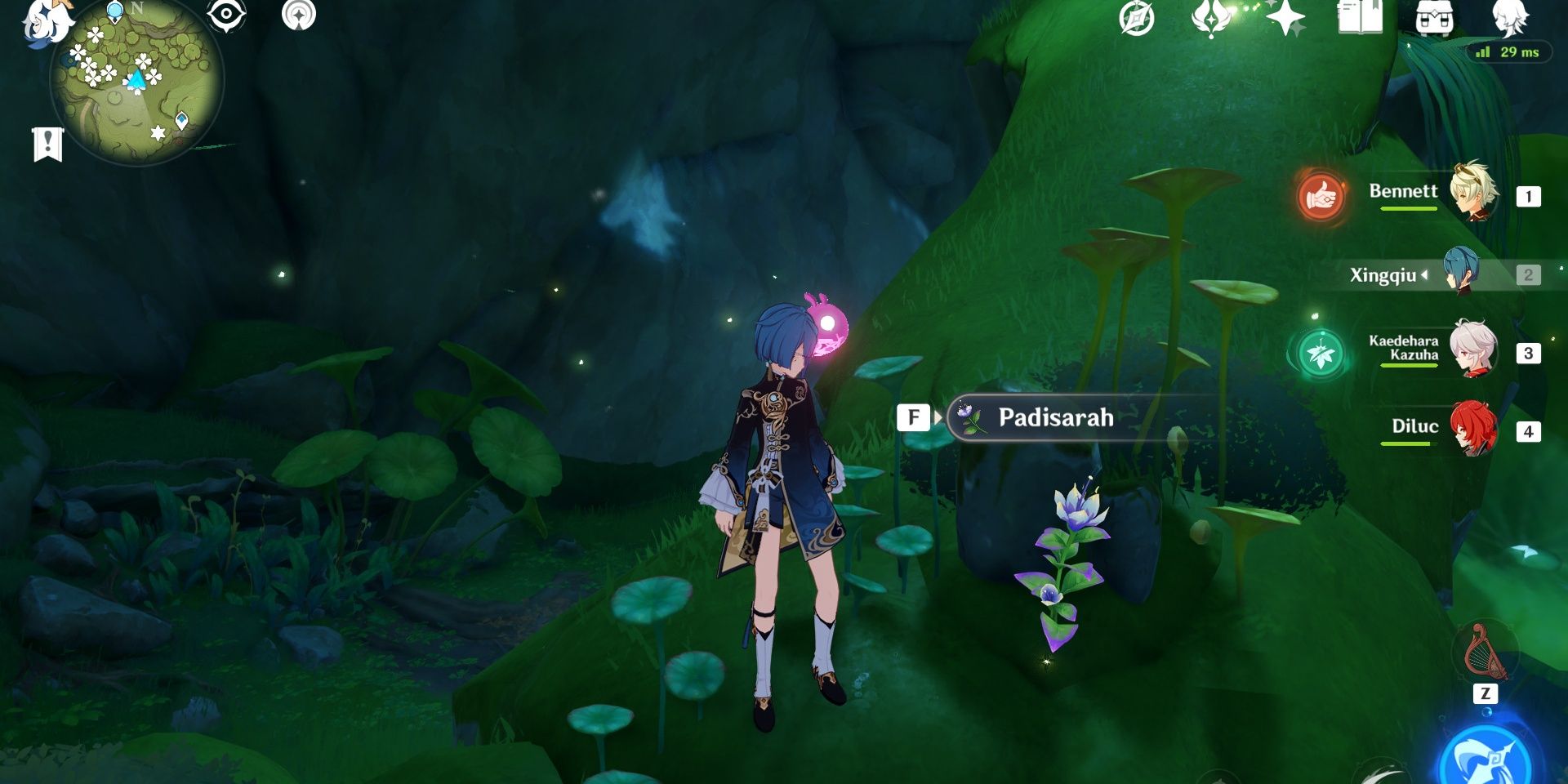This screenshot has width=1568, height=784.
Task: Open the Events overview icon
Action: tap(1135, 18)
